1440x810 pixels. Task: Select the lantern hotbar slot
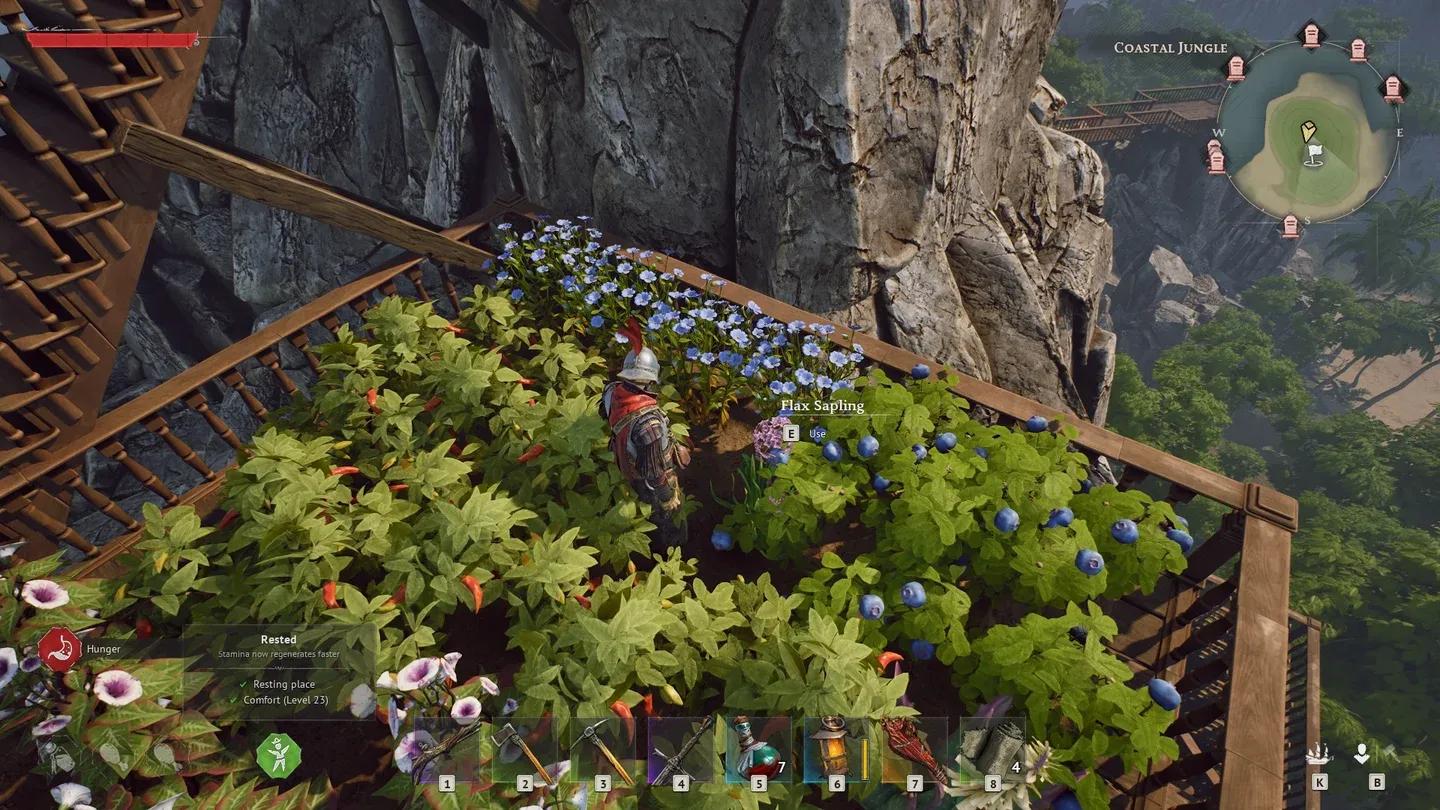click(x=837, y=750)
